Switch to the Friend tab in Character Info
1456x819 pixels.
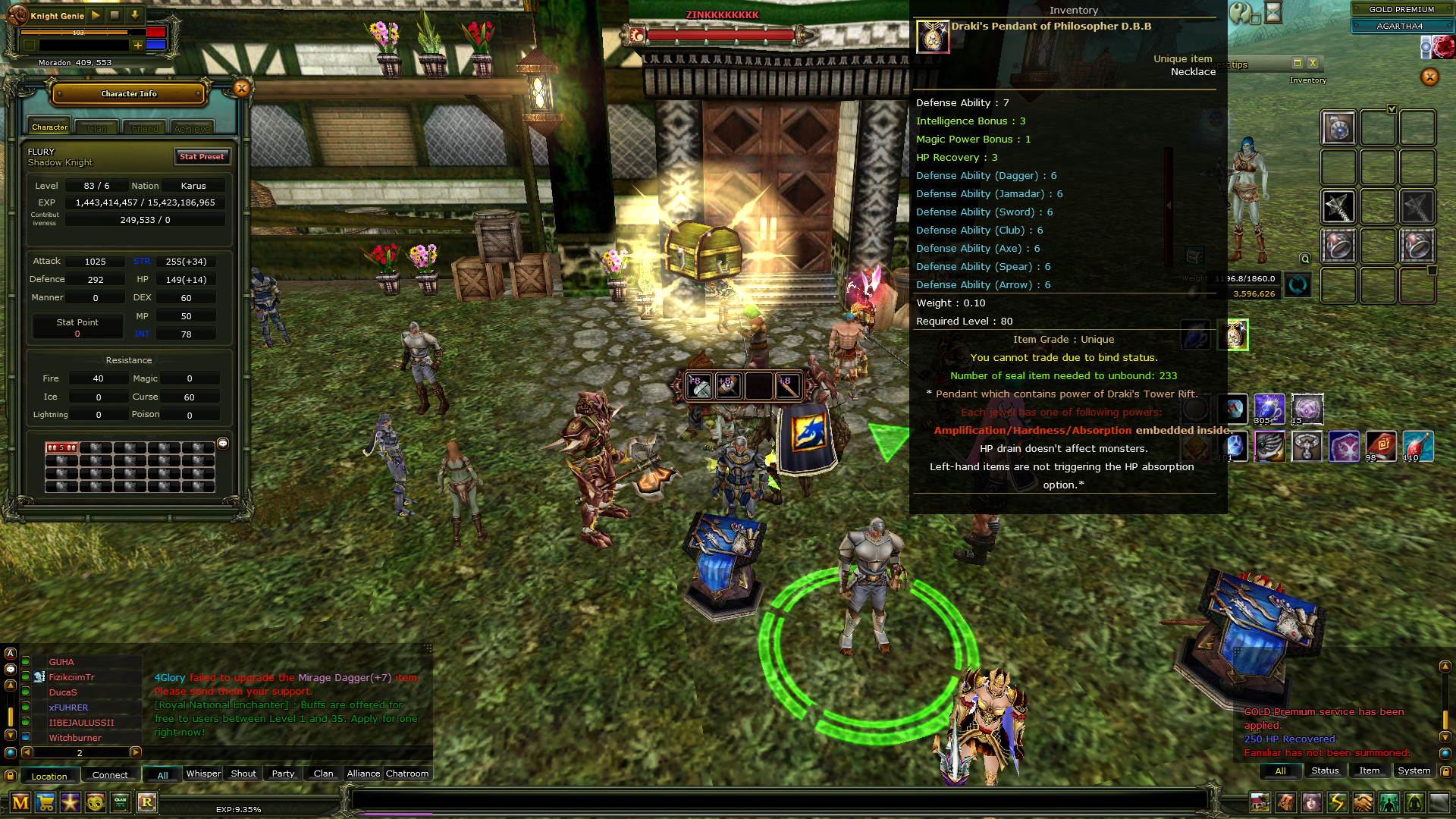click(x=143, y=127)
